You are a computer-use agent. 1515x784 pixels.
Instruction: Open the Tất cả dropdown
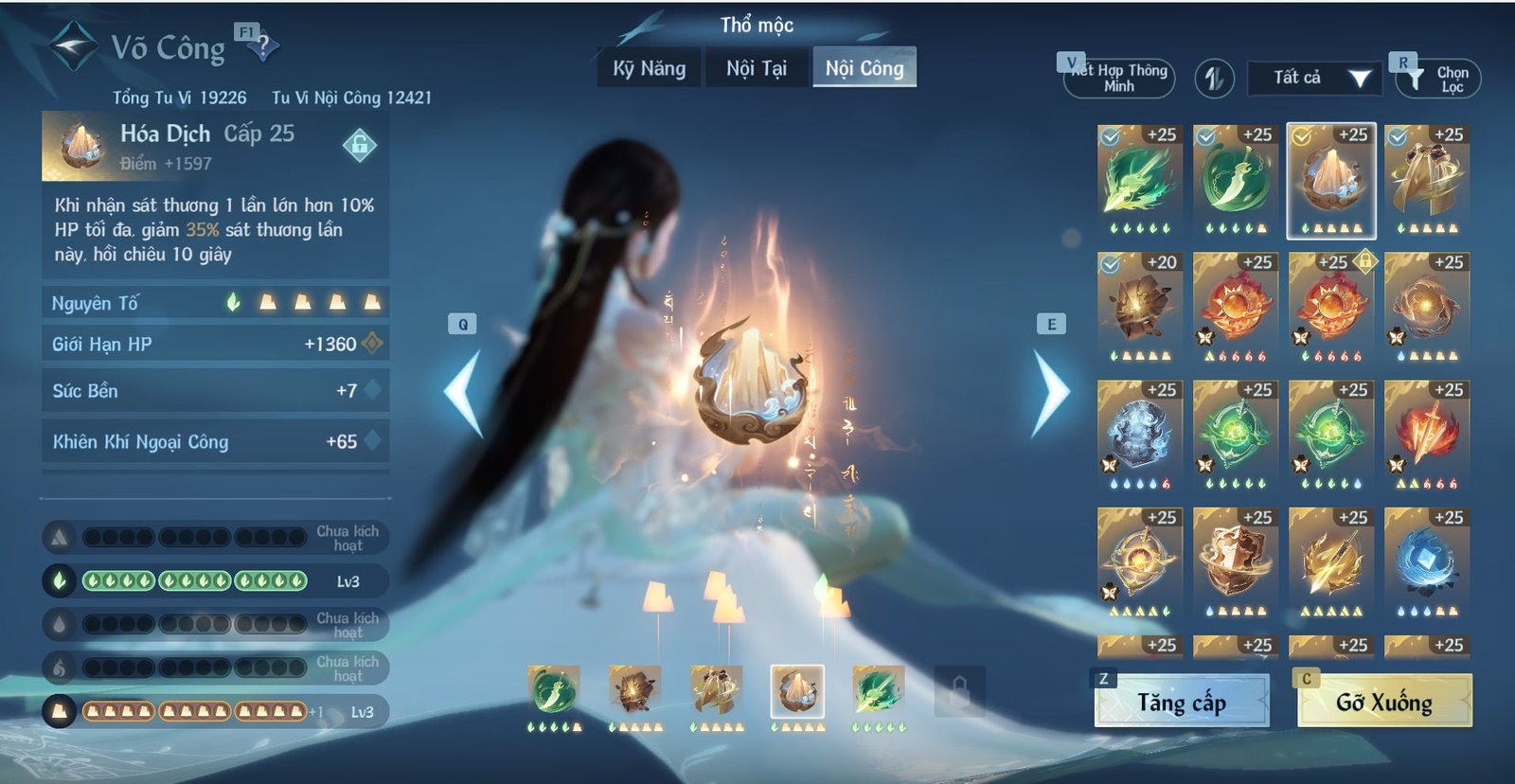1315,80
